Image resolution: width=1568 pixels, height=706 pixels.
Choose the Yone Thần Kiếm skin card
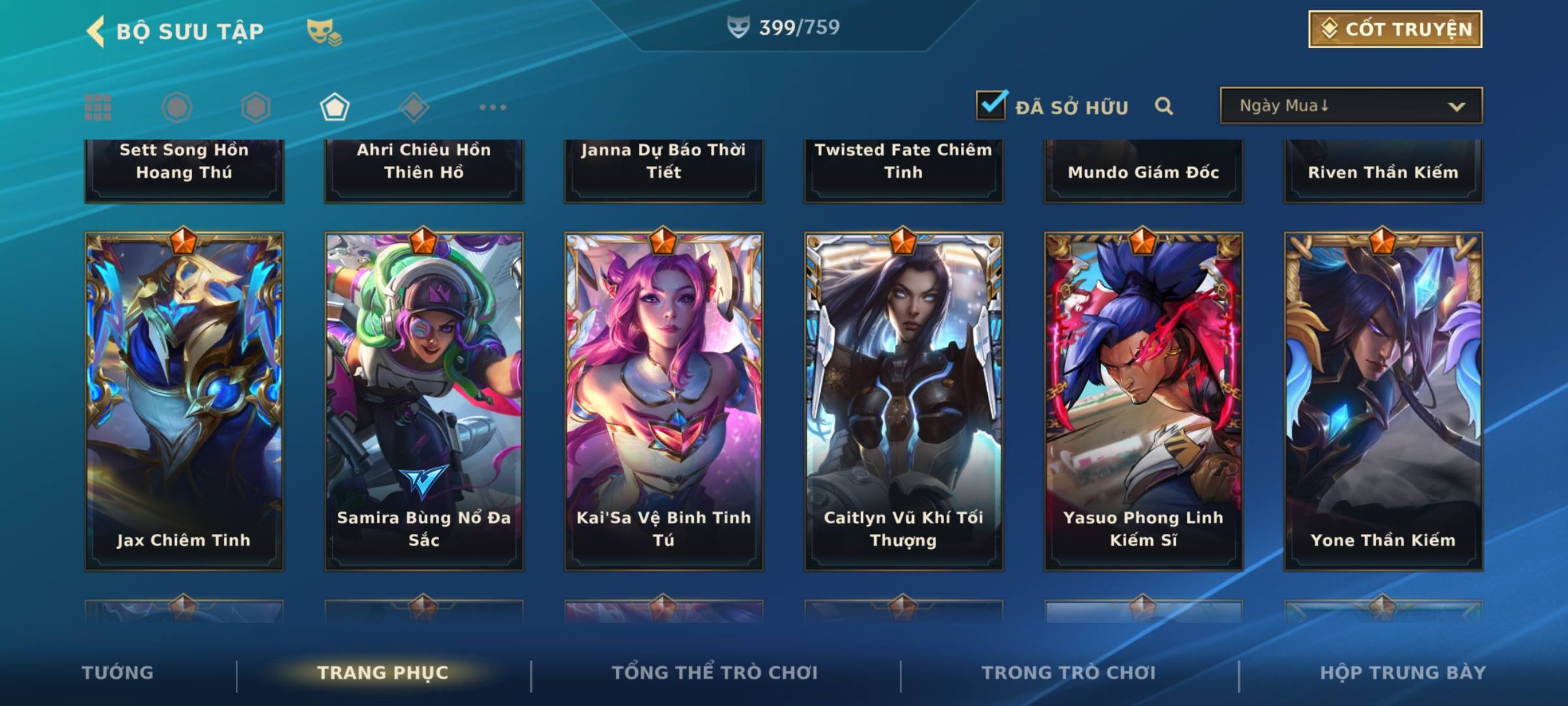coord(1383,401)
